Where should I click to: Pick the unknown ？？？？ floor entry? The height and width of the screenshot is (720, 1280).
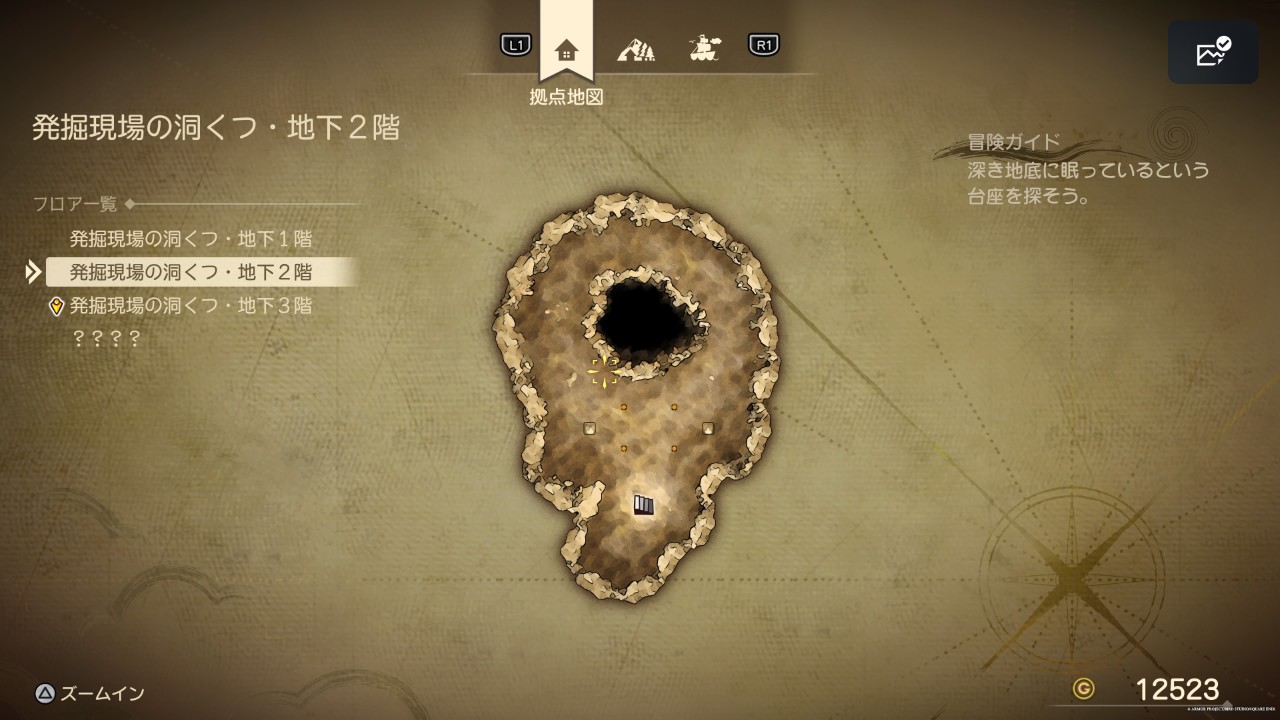pyautogui.click(x=106, y=339)
